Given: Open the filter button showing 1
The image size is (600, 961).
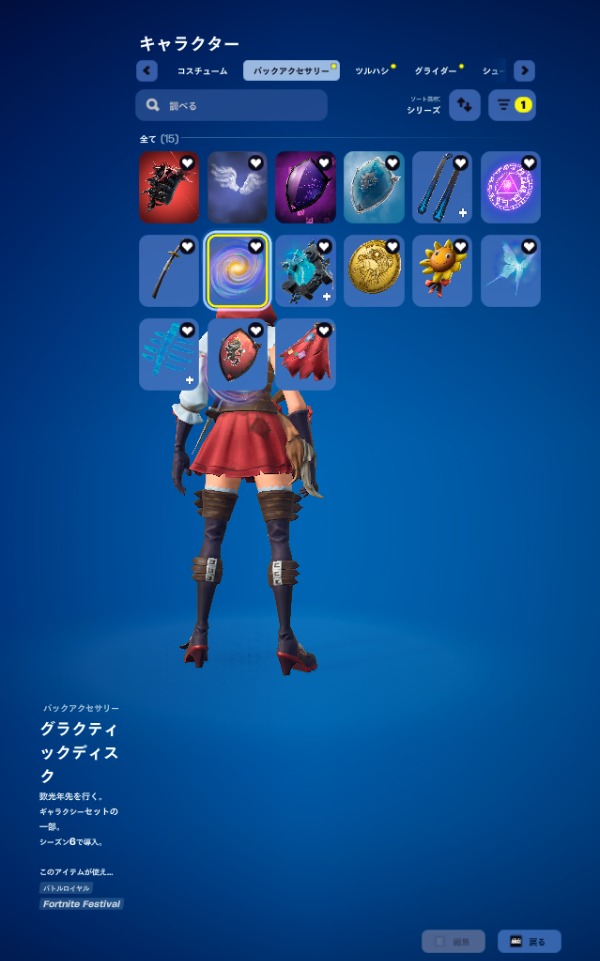Looking at the screenshot, I should pyautogui.click(x=512, y=105).
